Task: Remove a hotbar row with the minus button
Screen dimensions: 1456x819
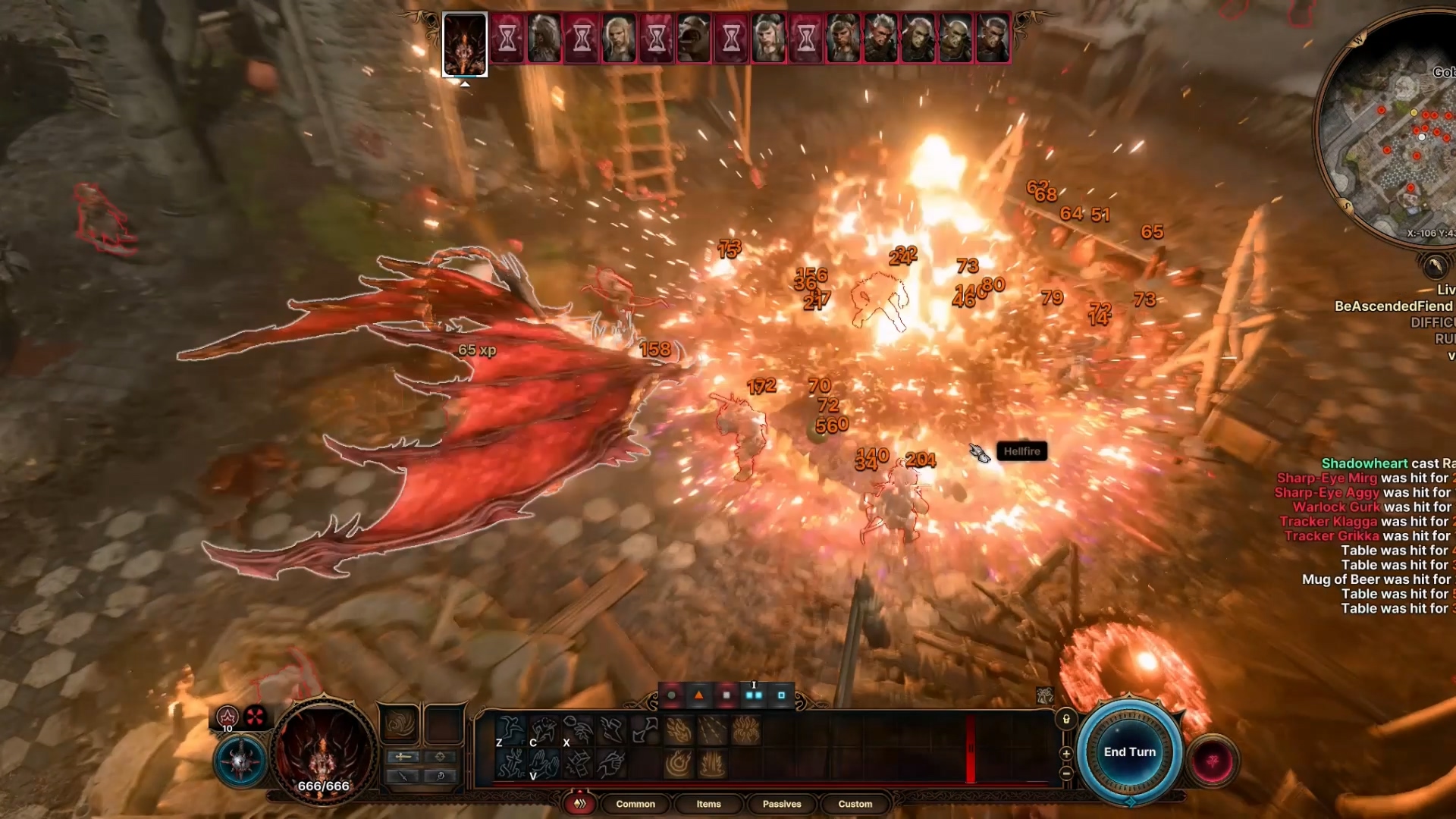Action: [x=1066, y=773]
